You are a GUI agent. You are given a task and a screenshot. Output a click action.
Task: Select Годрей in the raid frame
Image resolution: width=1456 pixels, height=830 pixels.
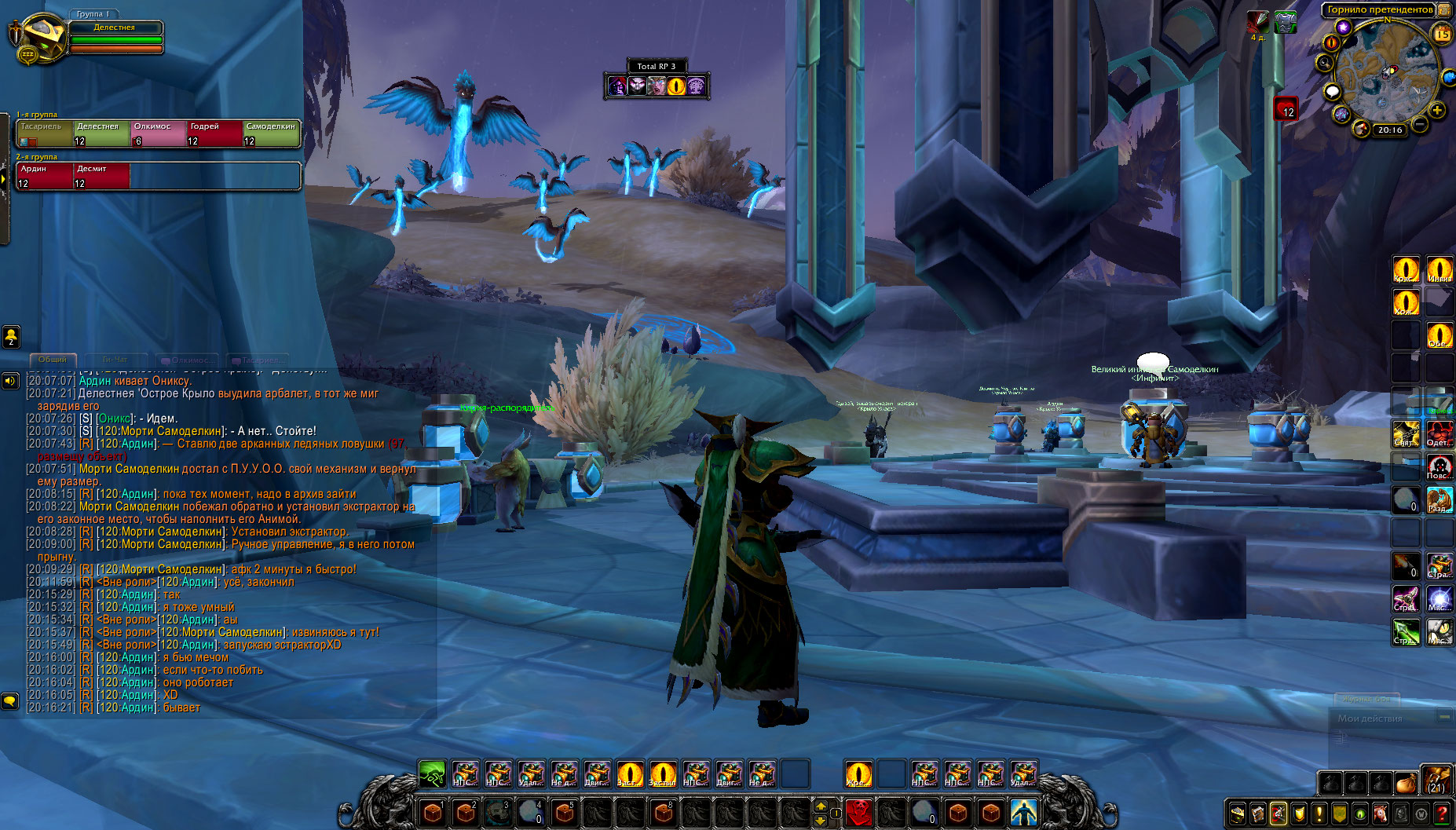214,133
